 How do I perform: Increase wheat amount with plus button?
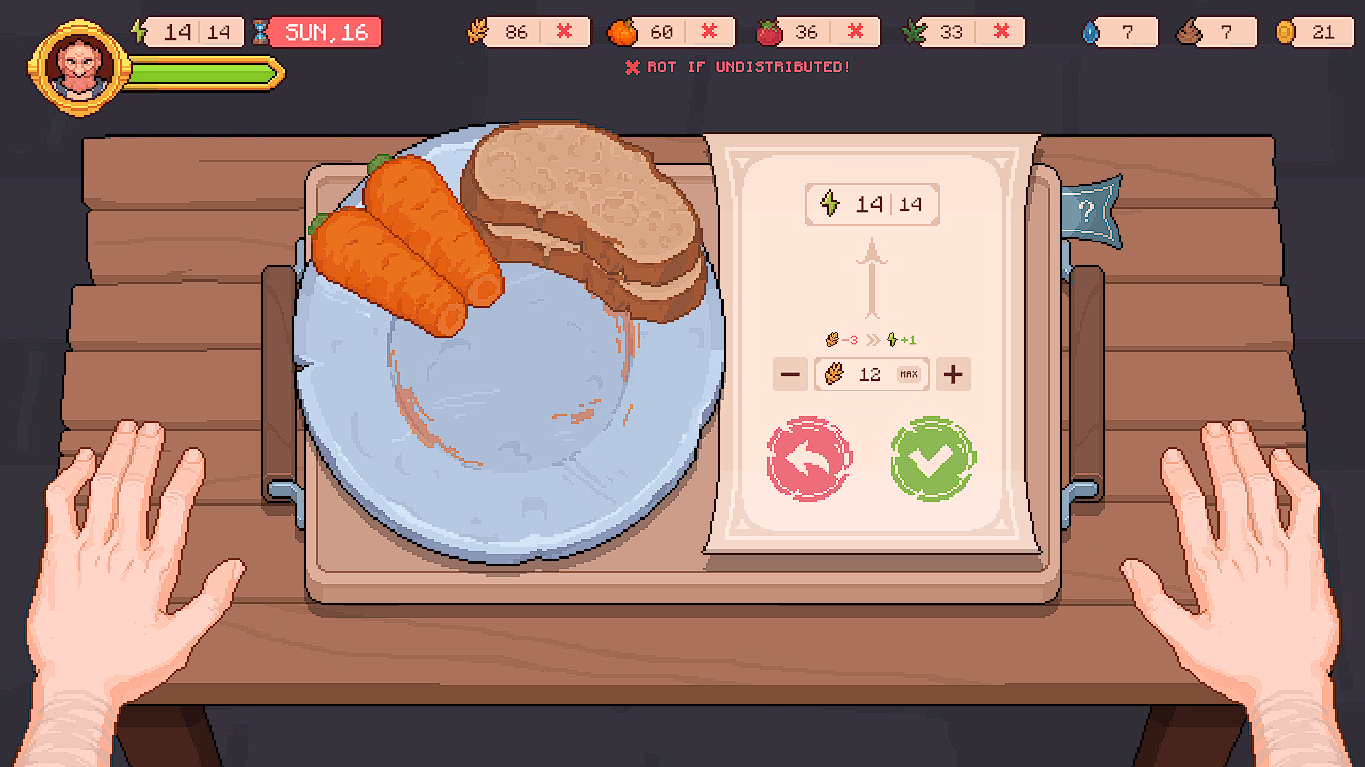952,374
